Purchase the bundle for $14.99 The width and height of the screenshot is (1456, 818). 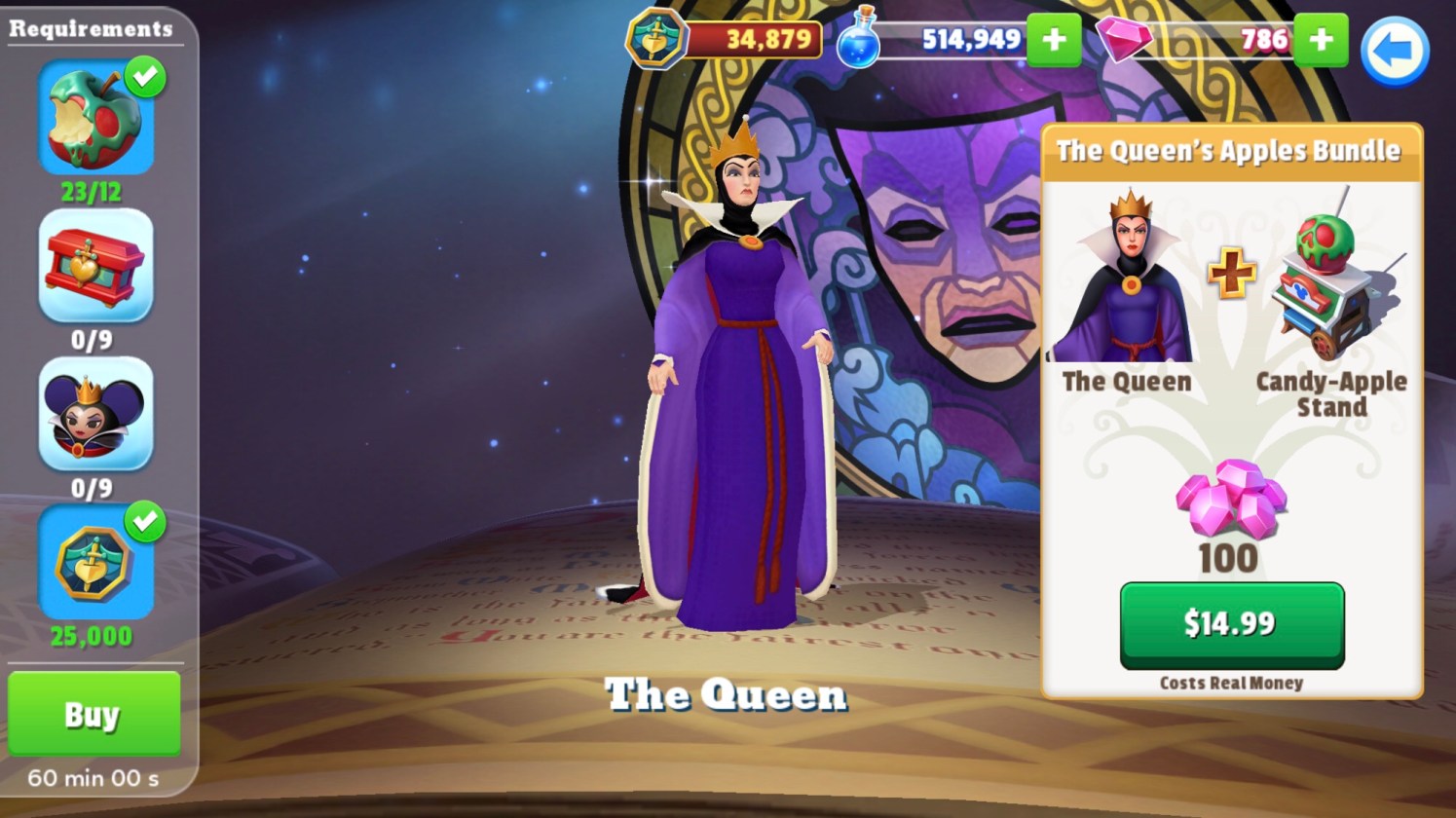(1231, 624)
